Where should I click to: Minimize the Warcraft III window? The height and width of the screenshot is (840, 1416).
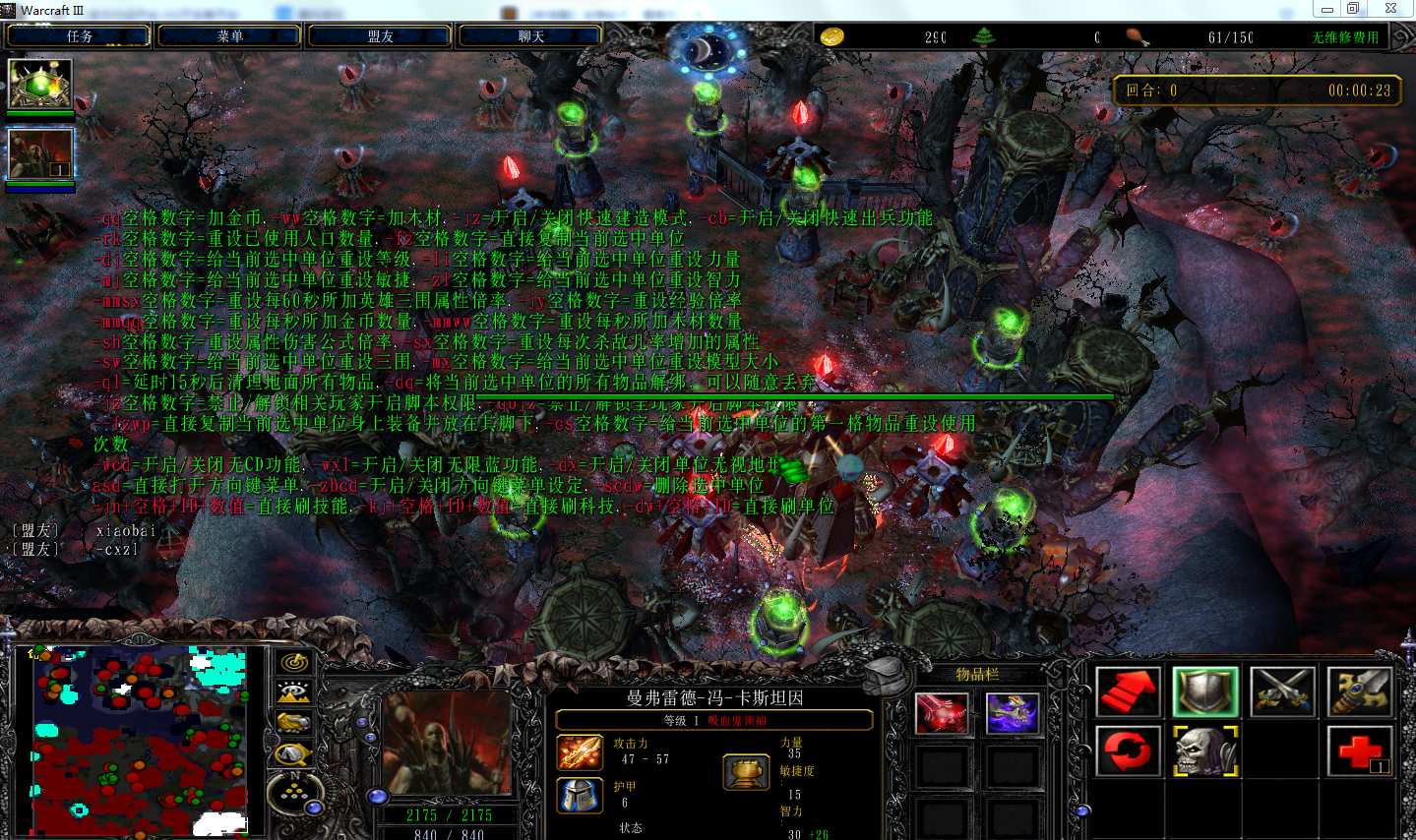(x=1326, y=9)
